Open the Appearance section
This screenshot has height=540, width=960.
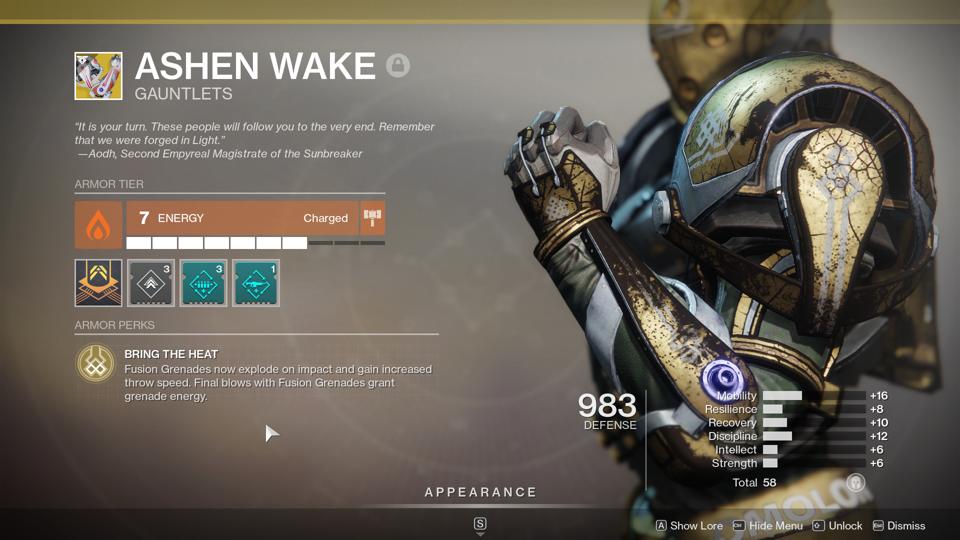tap(480, 492)
